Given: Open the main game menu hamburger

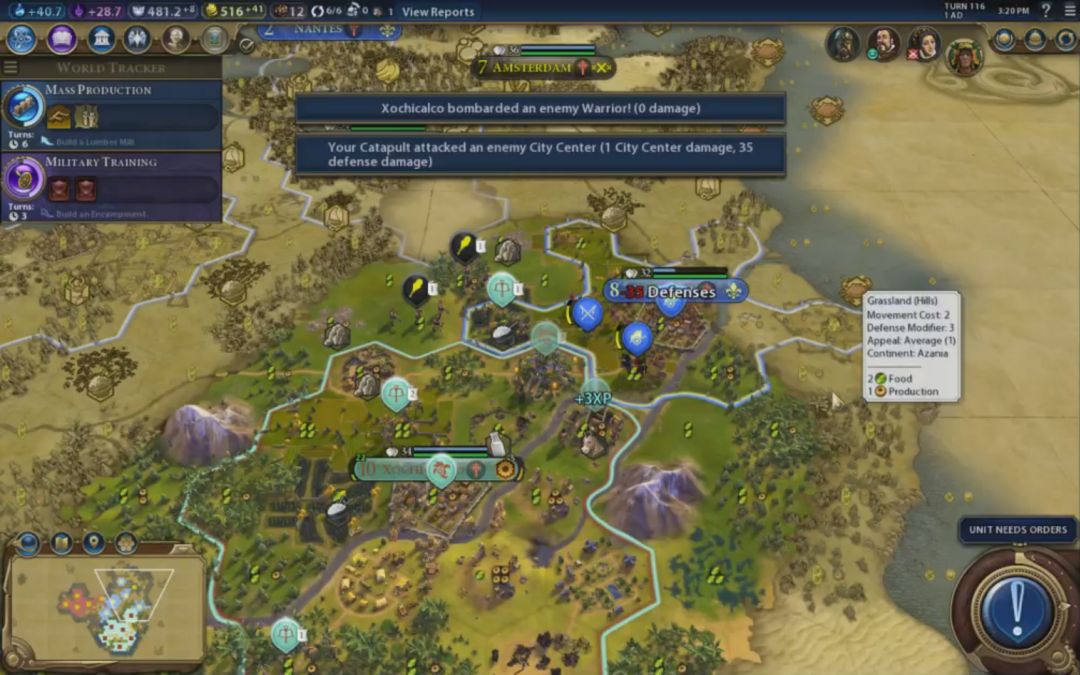Looking at the screenshot, I should pyautogui.click(x=1069, y=11).
